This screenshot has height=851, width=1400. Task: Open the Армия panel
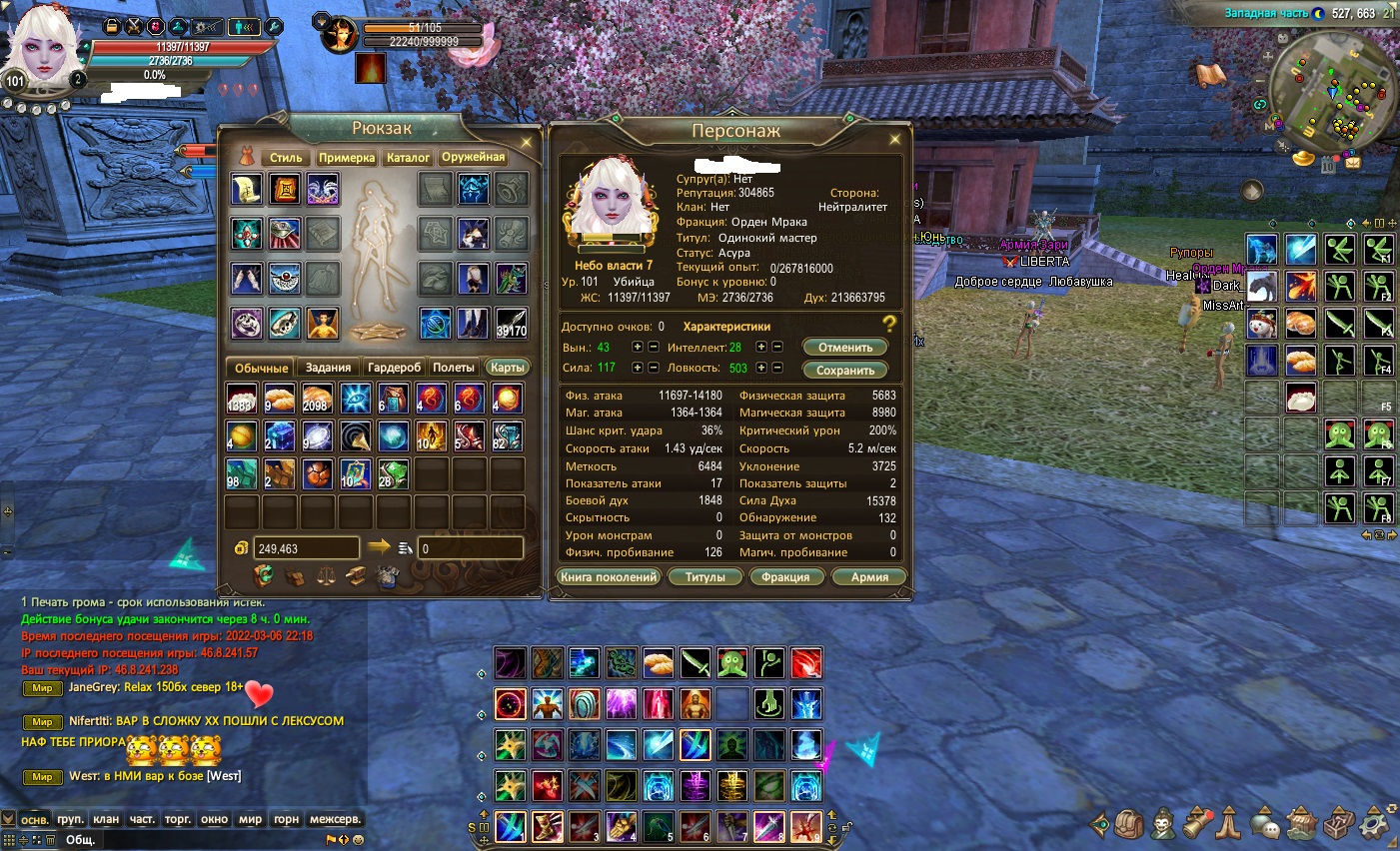click(869, 577)
